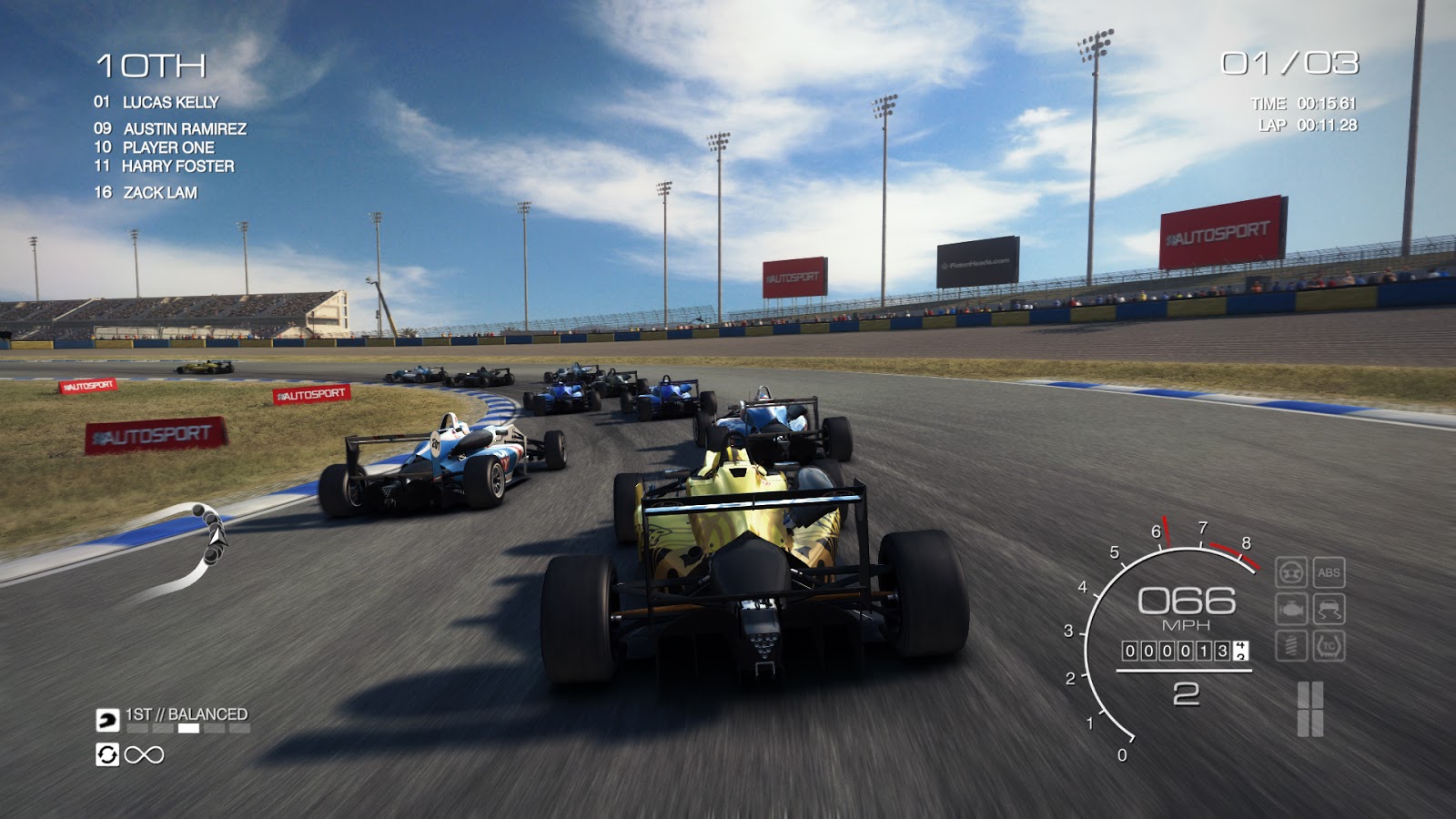Click the 01/03 lap counter
The width and height of the screenshot is (1456, 819).
tap(1290, 62)
